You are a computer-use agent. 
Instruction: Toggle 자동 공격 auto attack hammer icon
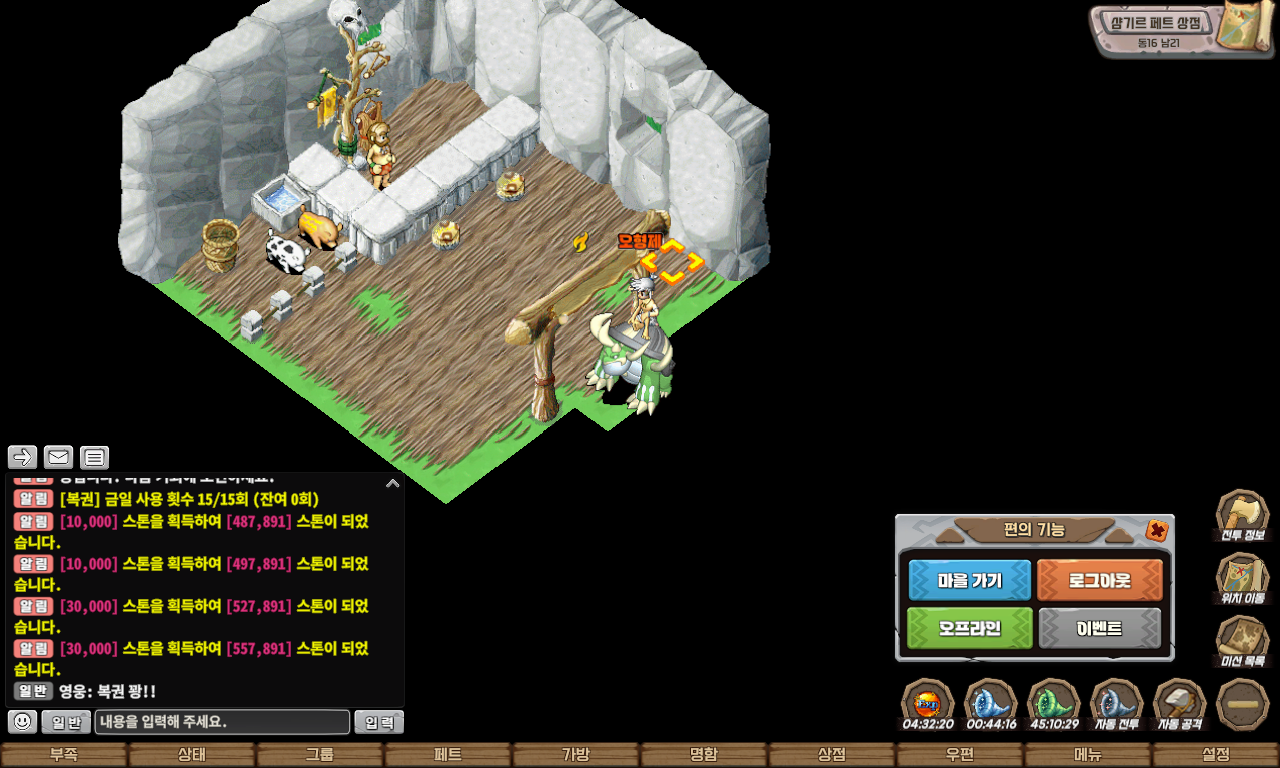pyautogui.click(x=1180, y=703)
